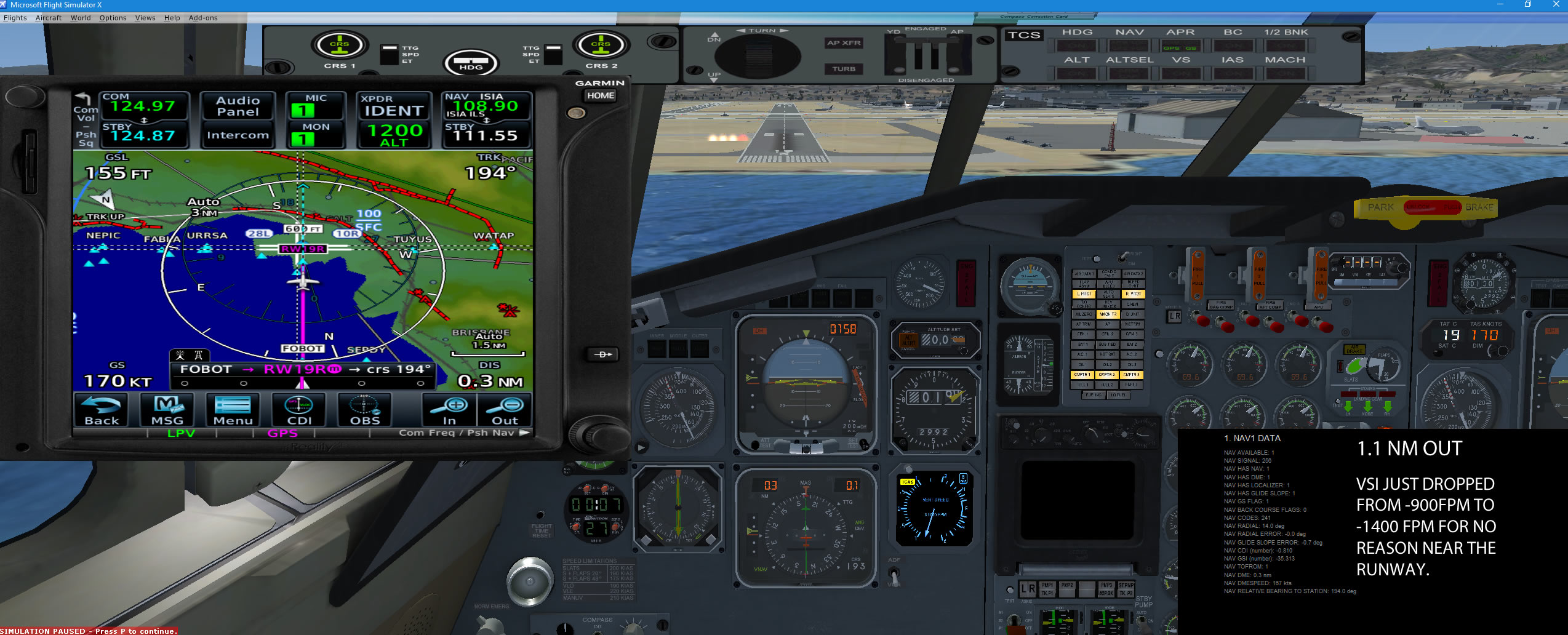Activate the Garmin OBS button
Screen dimensions: 1568x635
pyautogui.click(x=365, y=410)
